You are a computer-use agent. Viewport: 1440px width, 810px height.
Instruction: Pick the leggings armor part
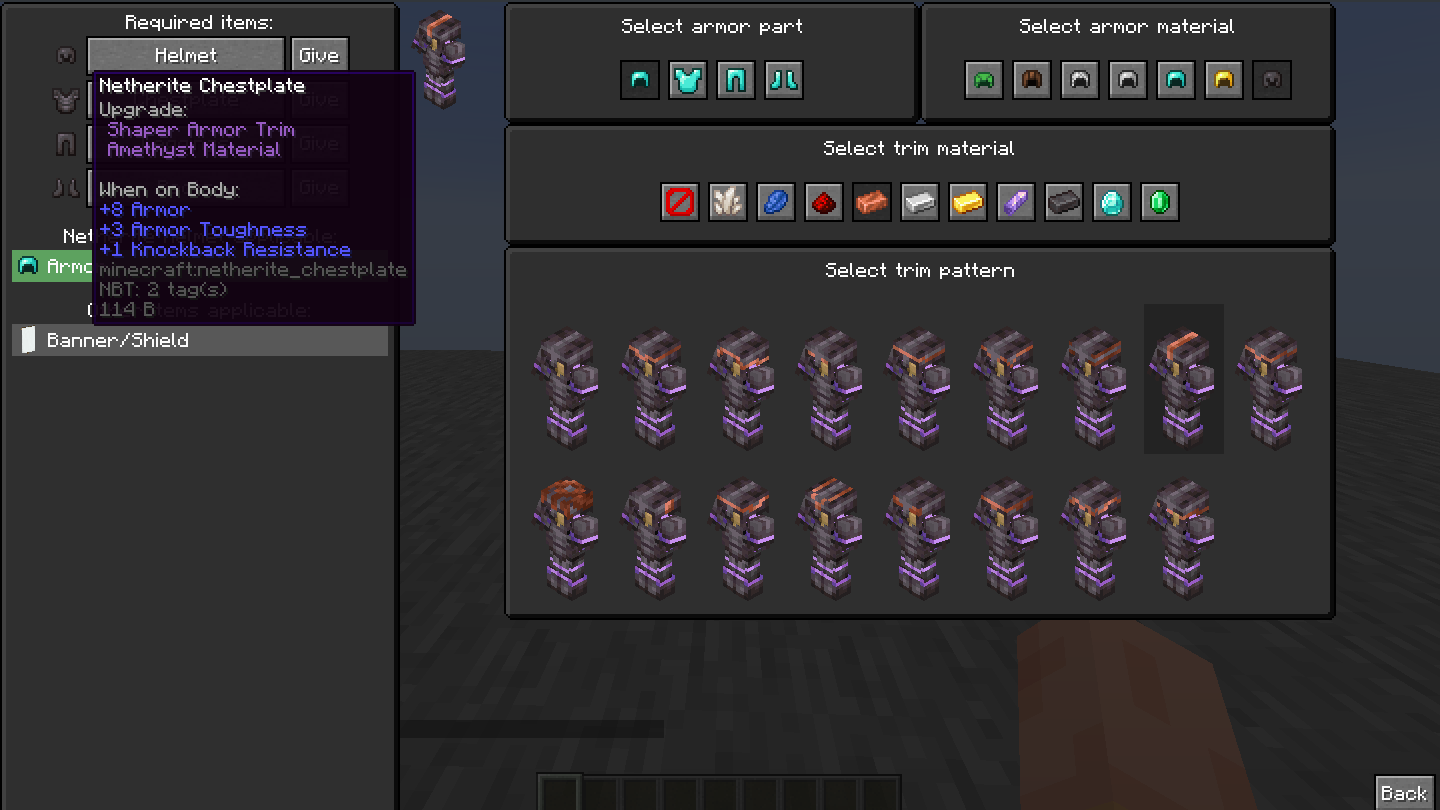[736, 80]
